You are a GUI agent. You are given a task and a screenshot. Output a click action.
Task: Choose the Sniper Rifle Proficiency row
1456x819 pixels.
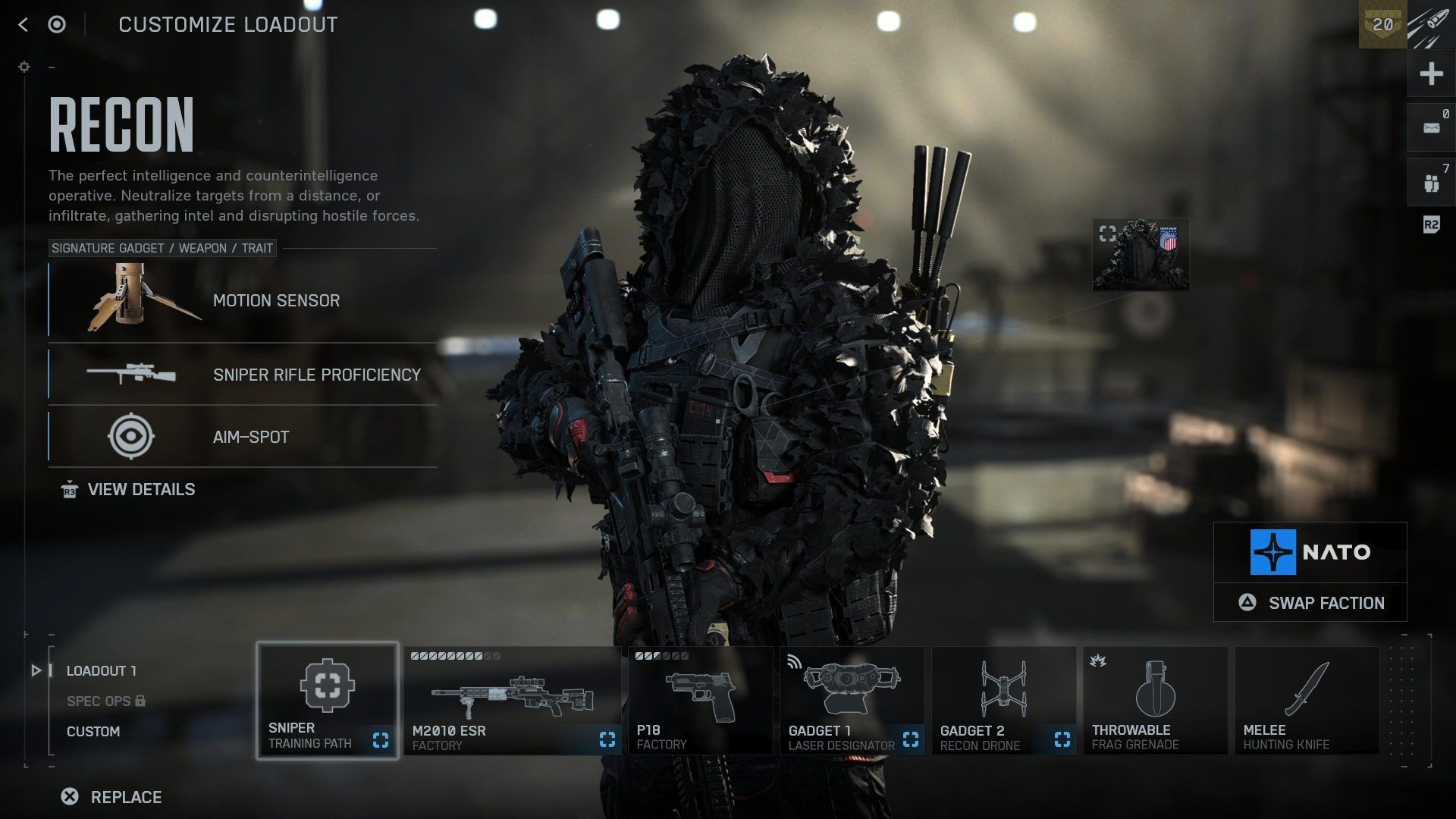point(243,375)
